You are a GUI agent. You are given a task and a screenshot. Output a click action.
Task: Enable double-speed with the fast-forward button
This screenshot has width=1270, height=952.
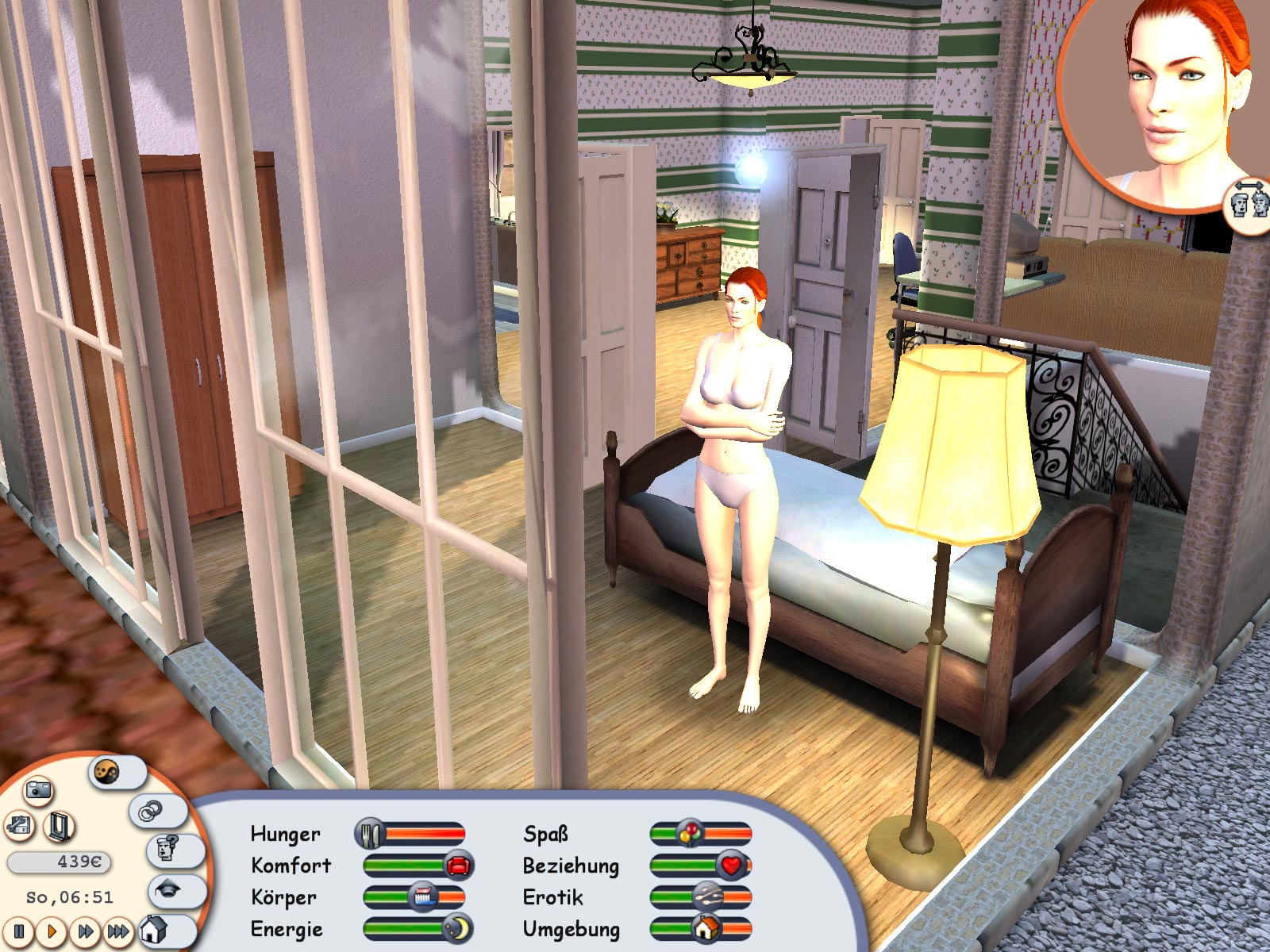pos(86,931)
